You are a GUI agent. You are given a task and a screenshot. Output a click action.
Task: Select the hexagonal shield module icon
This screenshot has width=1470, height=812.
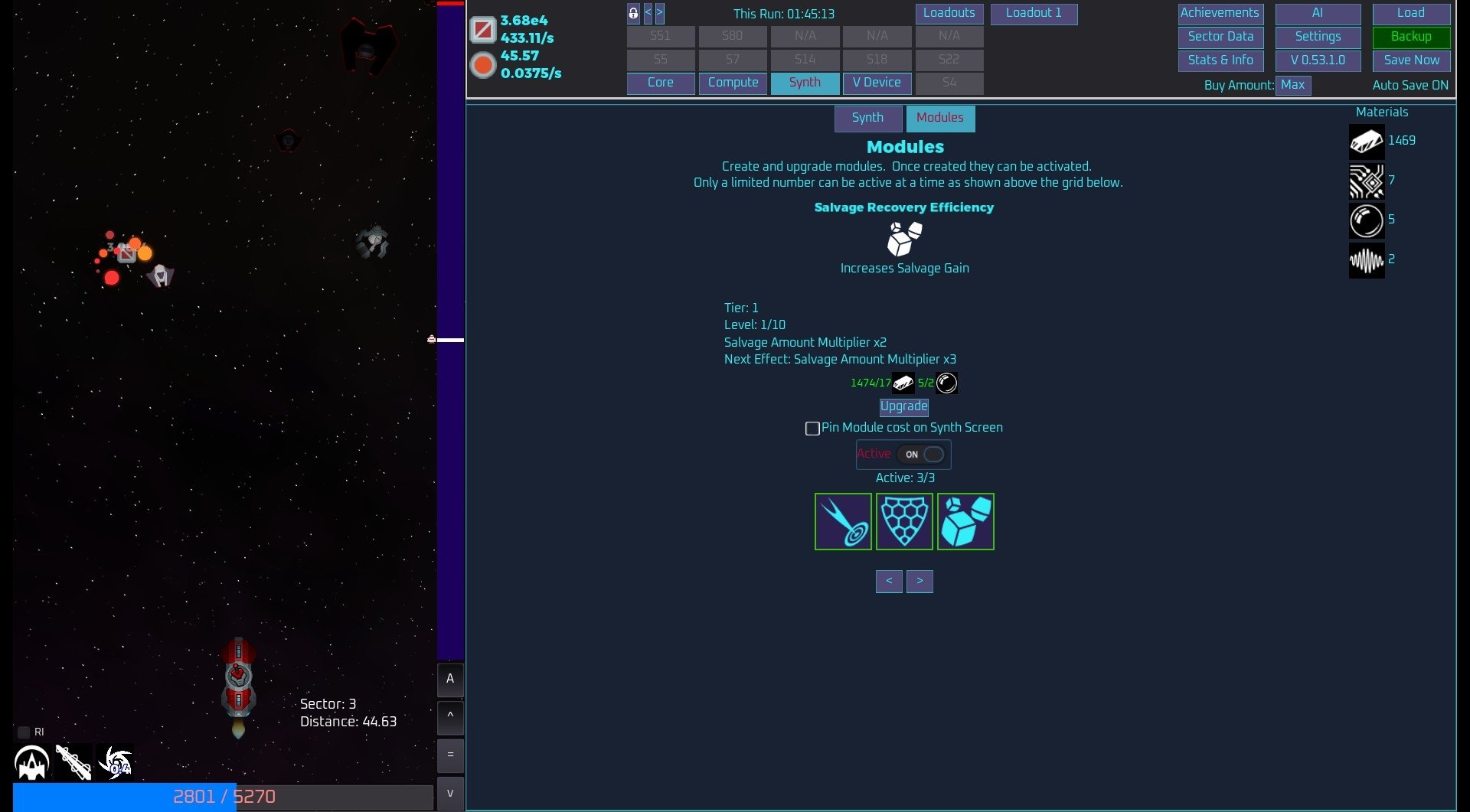[904, 521]
